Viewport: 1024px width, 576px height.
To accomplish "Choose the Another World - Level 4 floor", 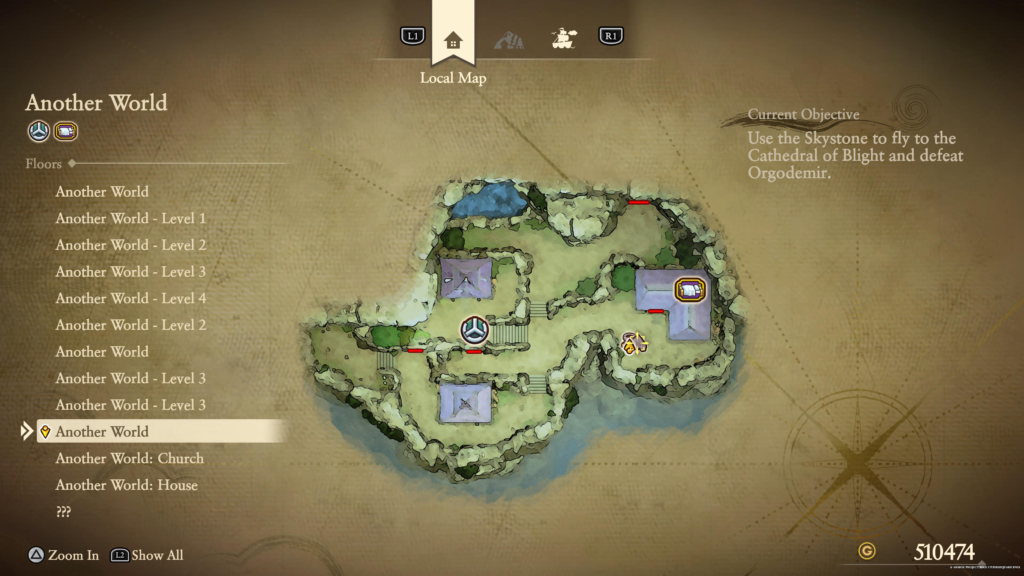I will 130,298.
